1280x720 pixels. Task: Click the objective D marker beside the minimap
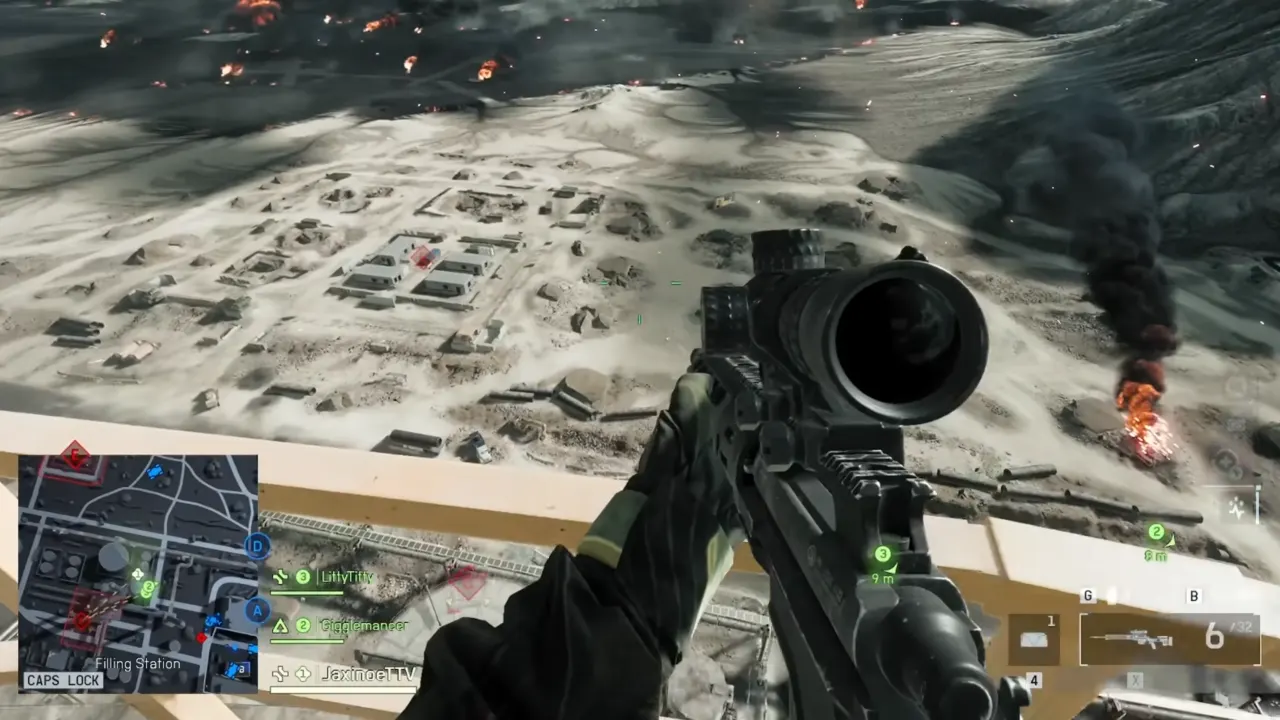pos(258,546)
